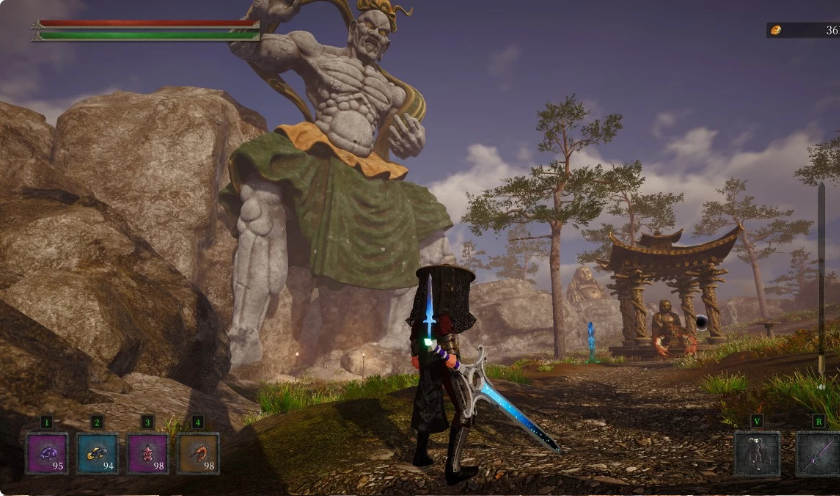Viewport: 840px width, 496px height.
Task: Select the purple turtle-shell item in slot 1
Action: pos(47,453)
